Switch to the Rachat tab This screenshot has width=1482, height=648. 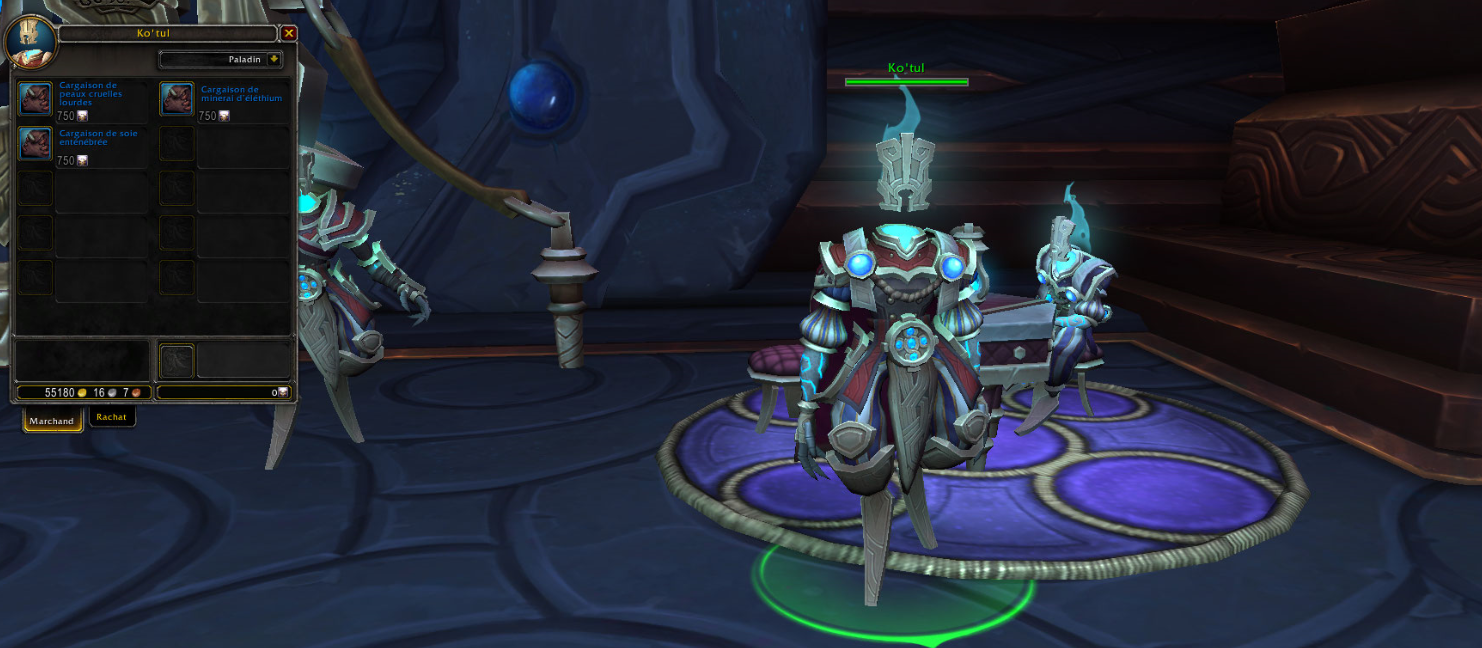[x=112, y=417]
